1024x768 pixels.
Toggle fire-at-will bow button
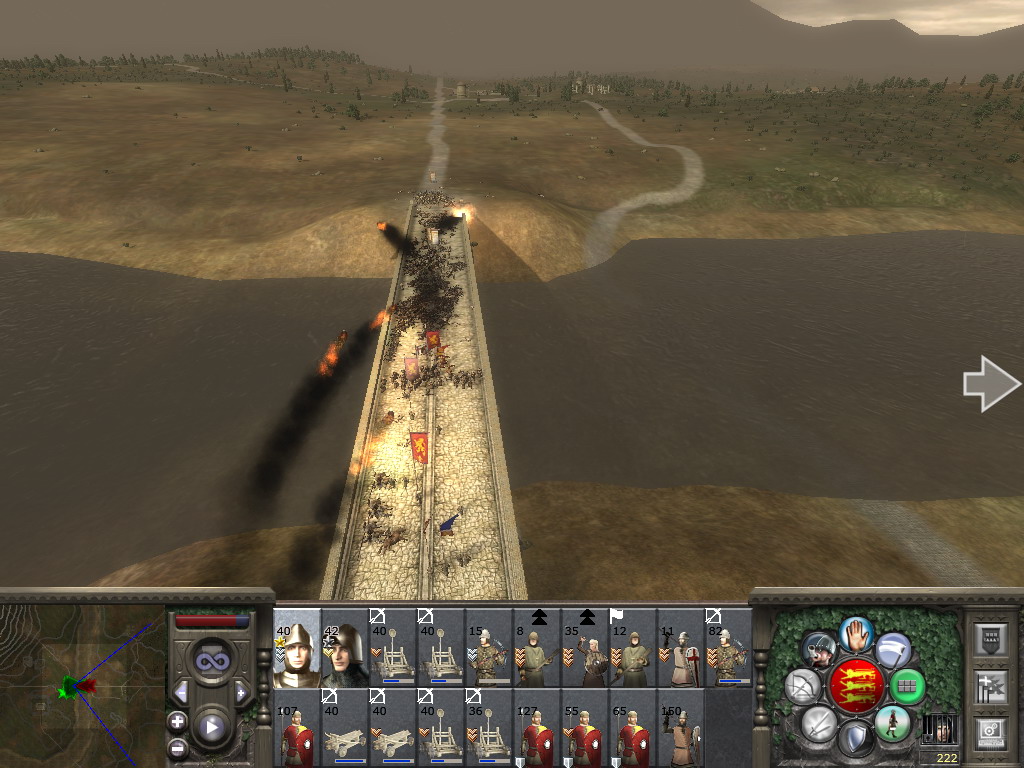pos(803,686)
